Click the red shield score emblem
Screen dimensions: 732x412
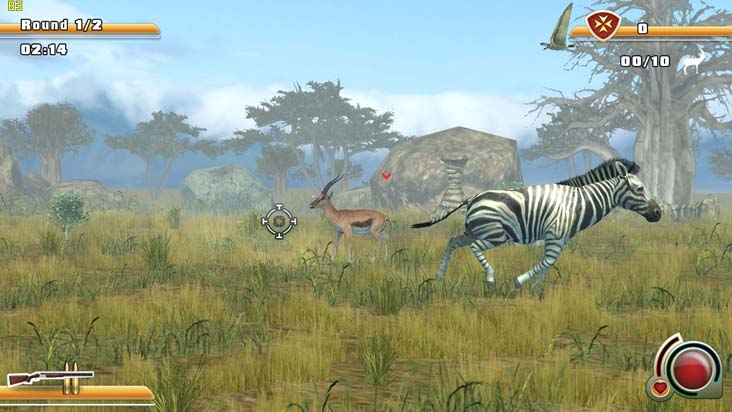tap(603, 26)
